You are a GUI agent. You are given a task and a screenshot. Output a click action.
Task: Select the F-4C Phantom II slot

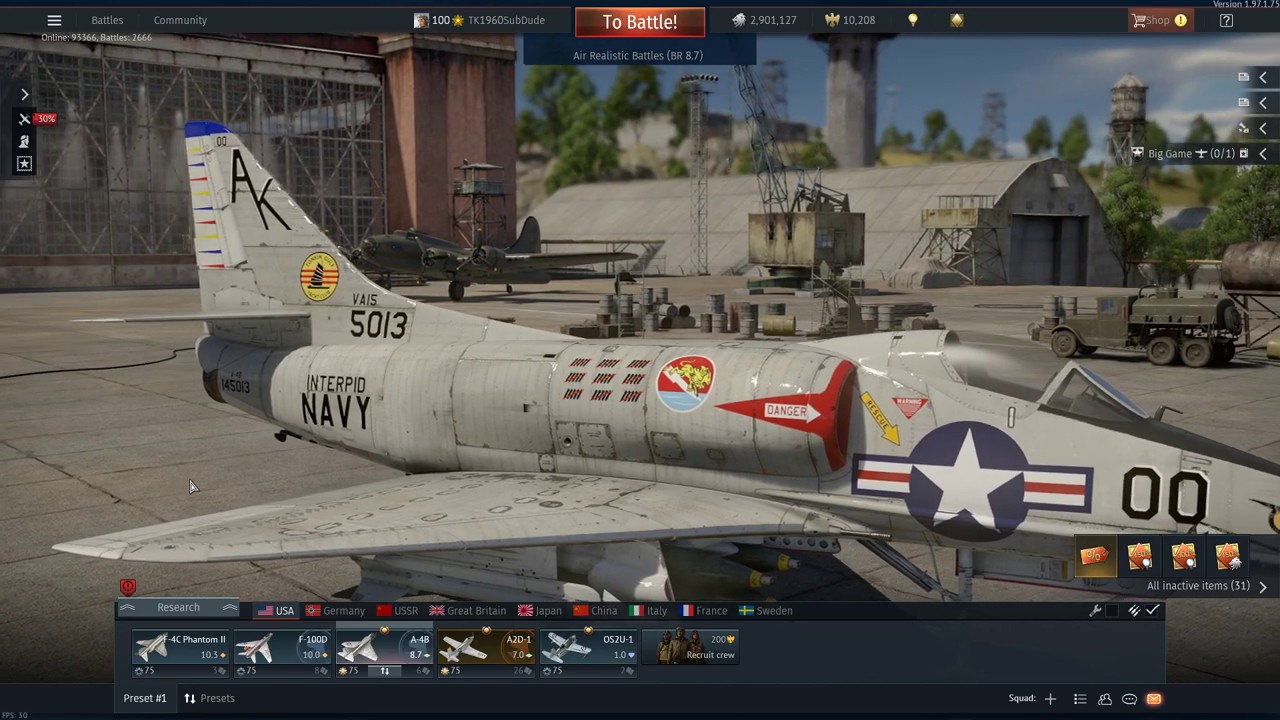pos(181,648)
